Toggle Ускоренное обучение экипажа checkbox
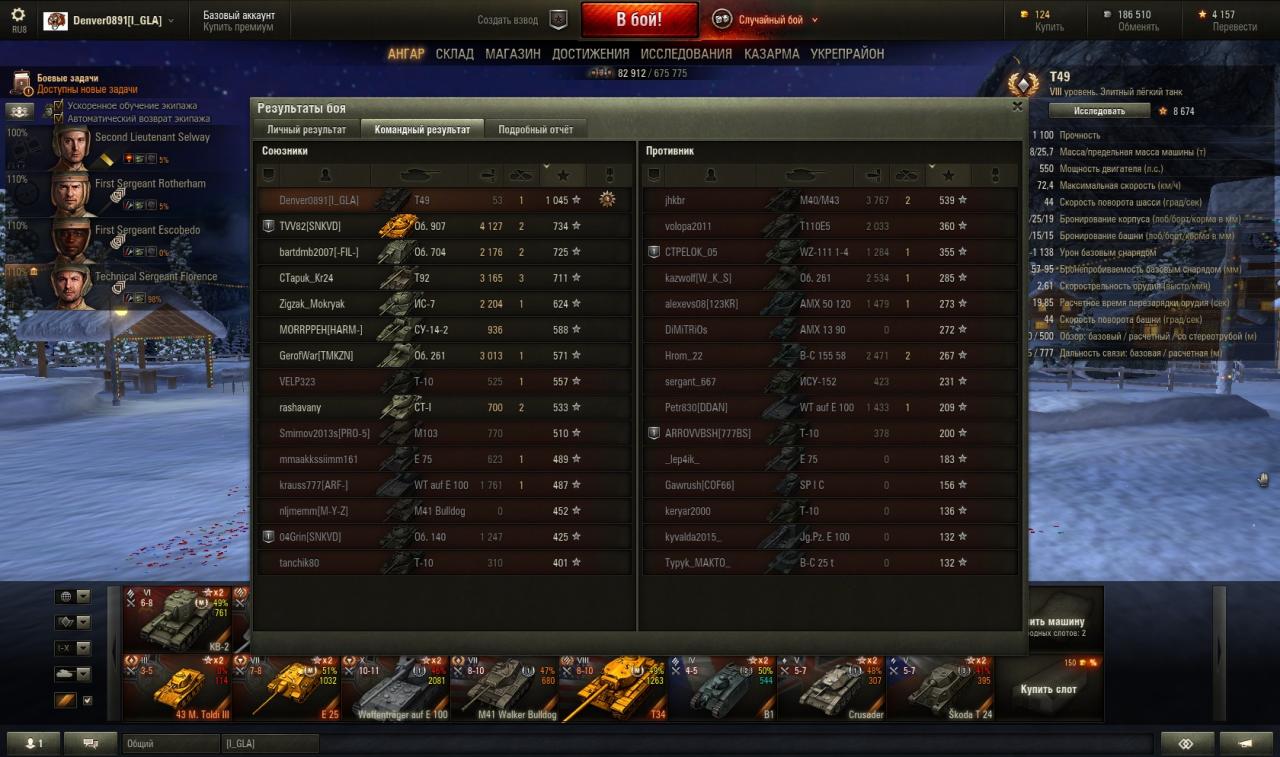Image resolution: width=1280 pixels, height=757 pixels. click(x=59, y=105)
